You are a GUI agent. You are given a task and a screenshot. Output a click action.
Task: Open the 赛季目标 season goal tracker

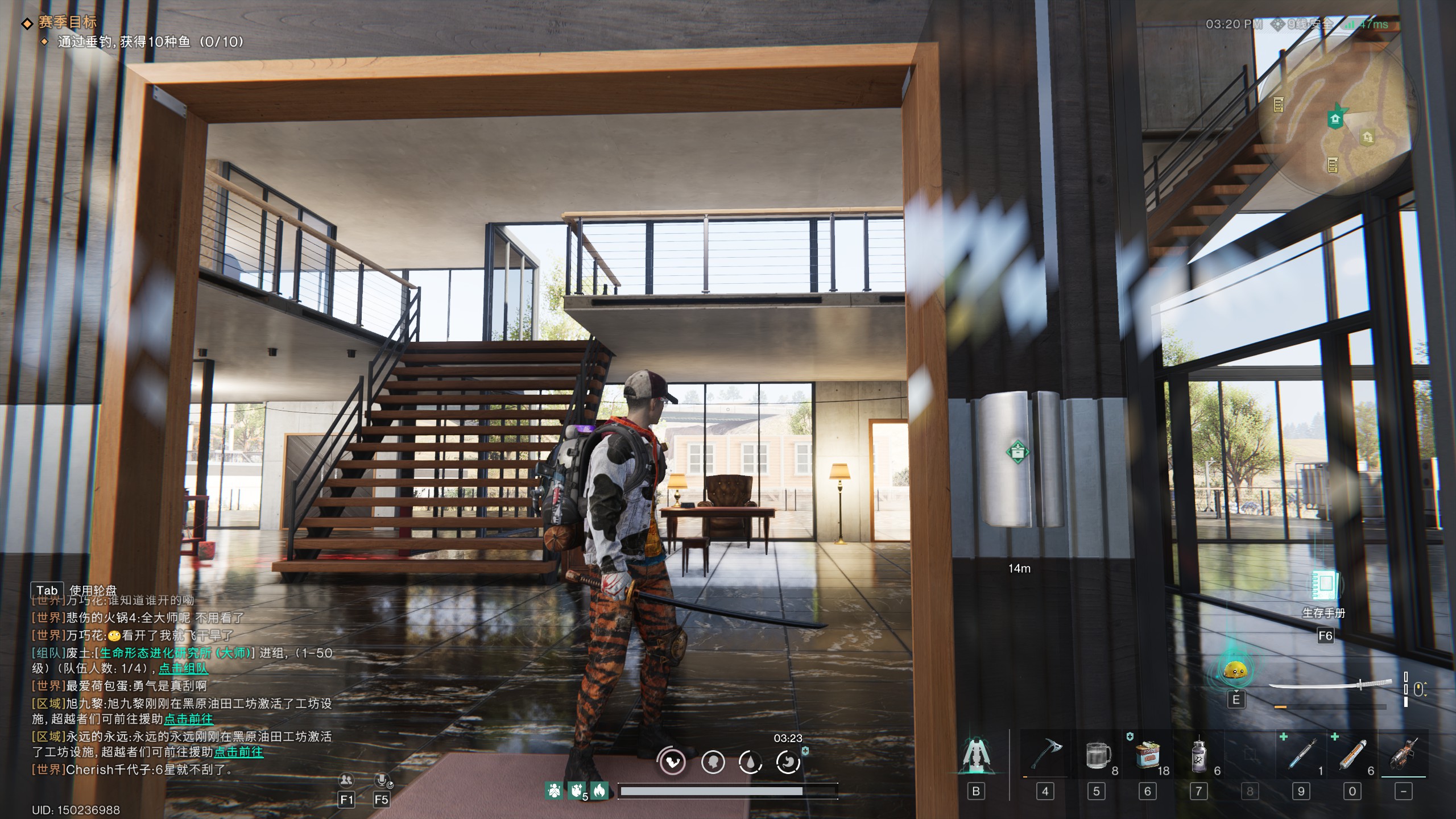point(67,22)
